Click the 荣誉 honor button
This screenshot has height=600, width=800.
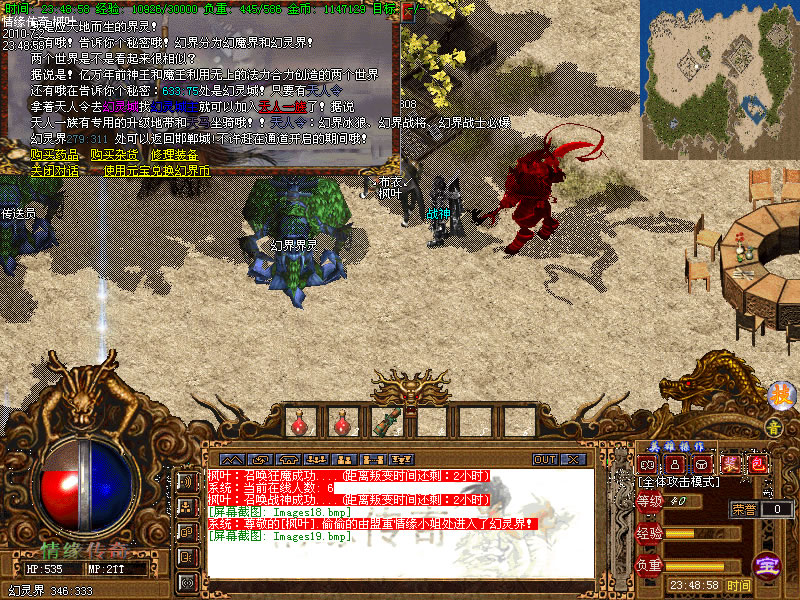[744, 509]
